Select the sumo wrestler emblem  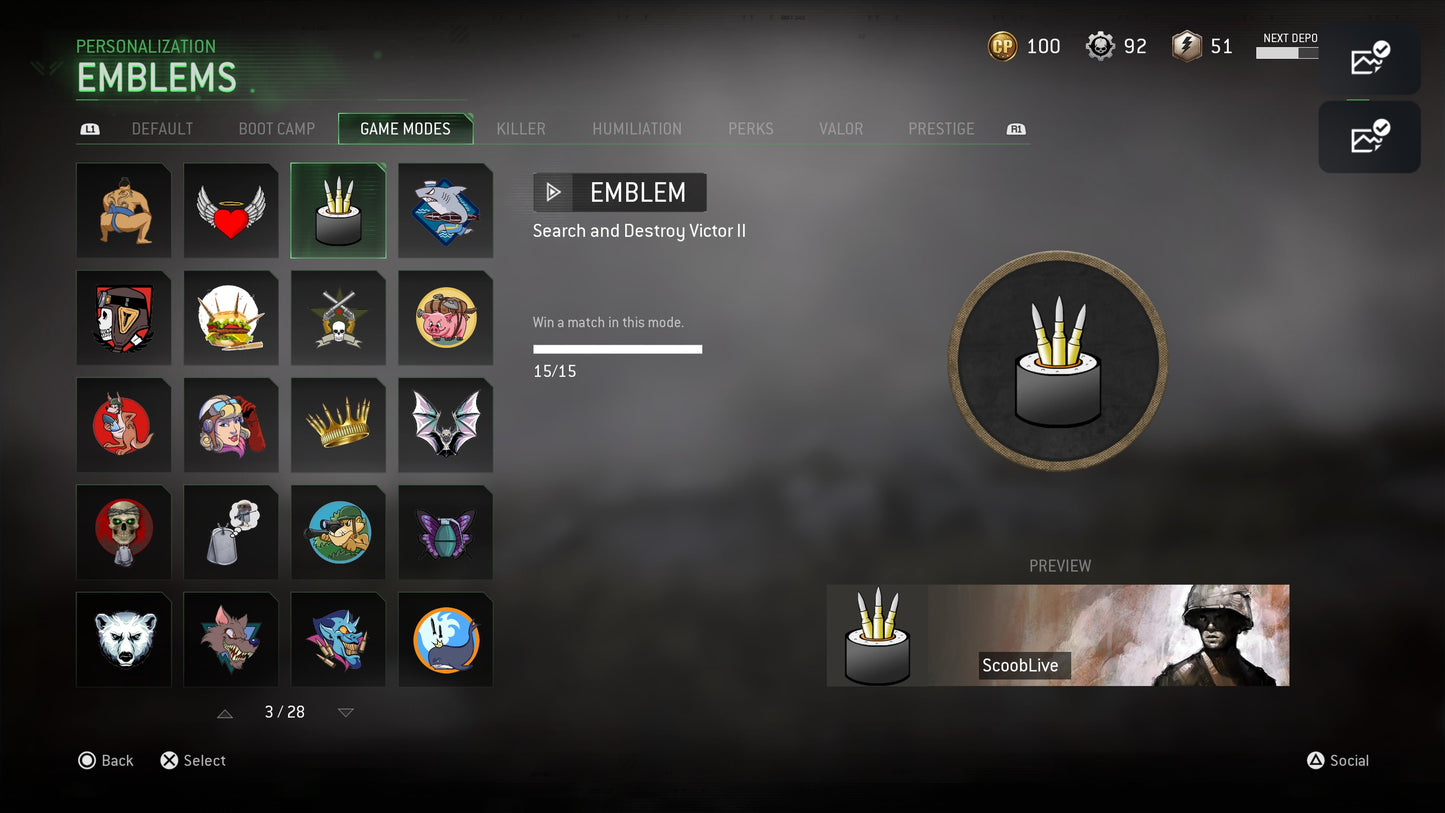[x=123, y=210]
